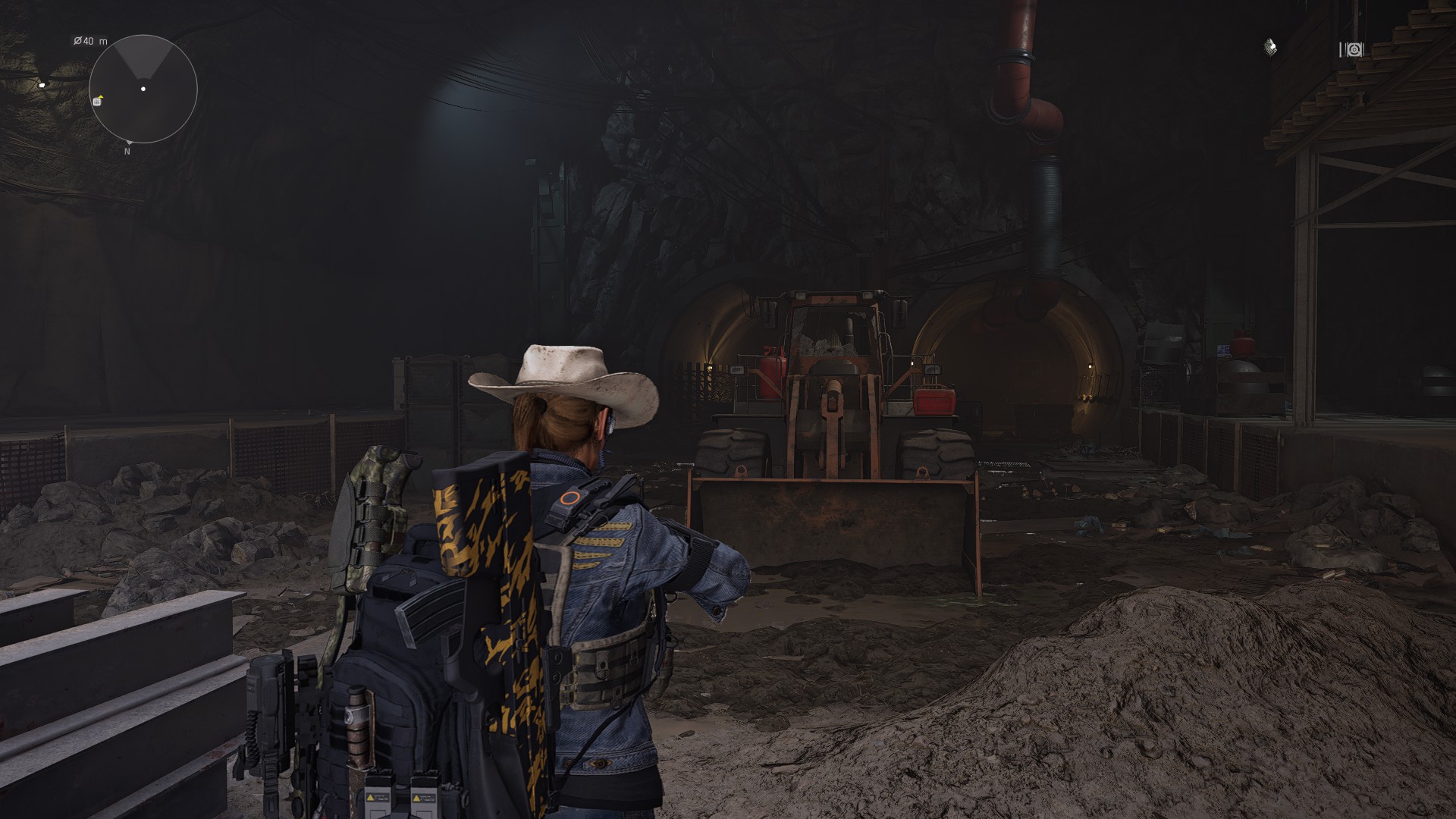Click the player position dot in the minimap
1456x819 pixels.
click(143, 88)
